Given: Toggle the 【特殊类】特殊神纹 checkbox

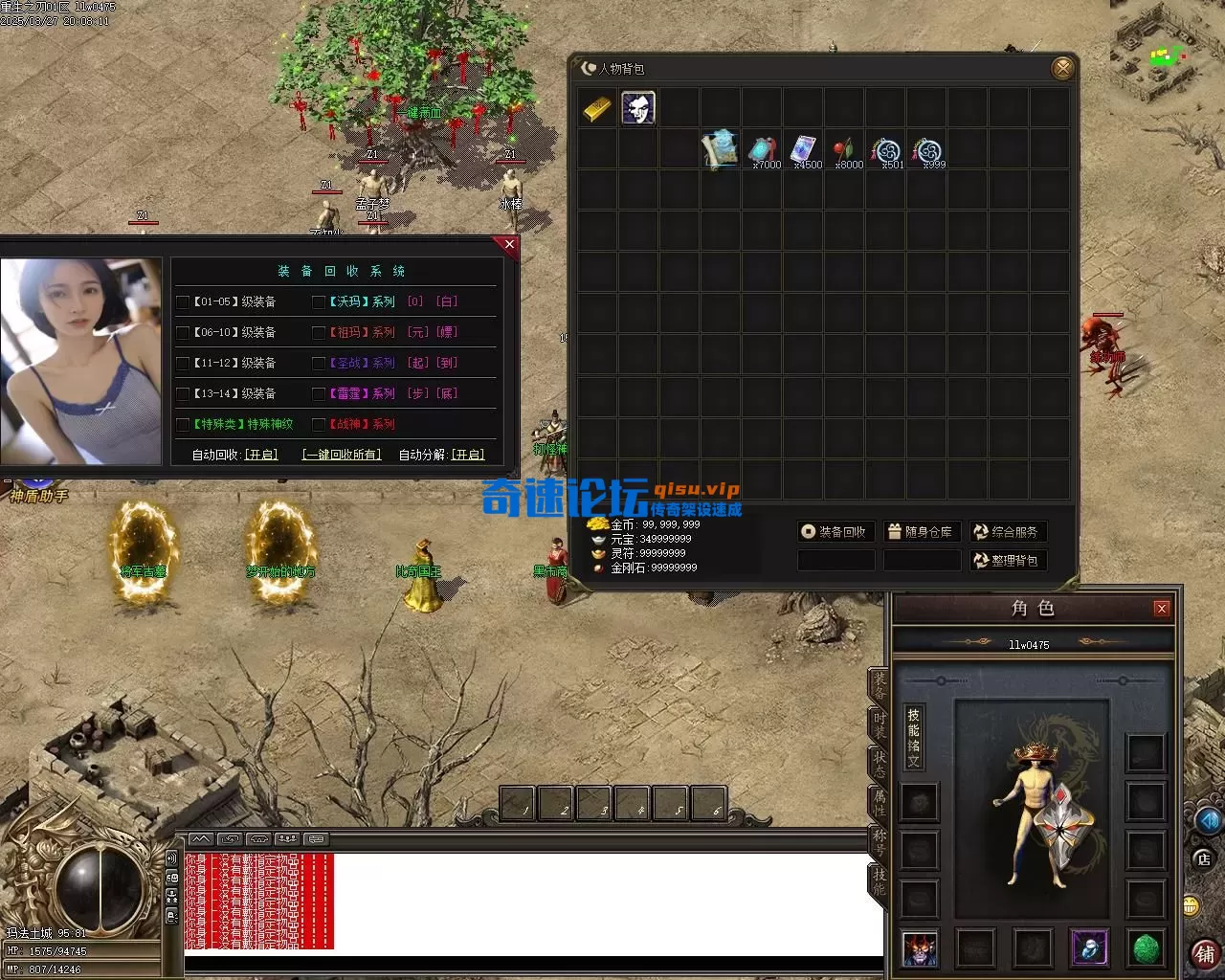Looking at the screenshot, I should [x=183, y=425].
